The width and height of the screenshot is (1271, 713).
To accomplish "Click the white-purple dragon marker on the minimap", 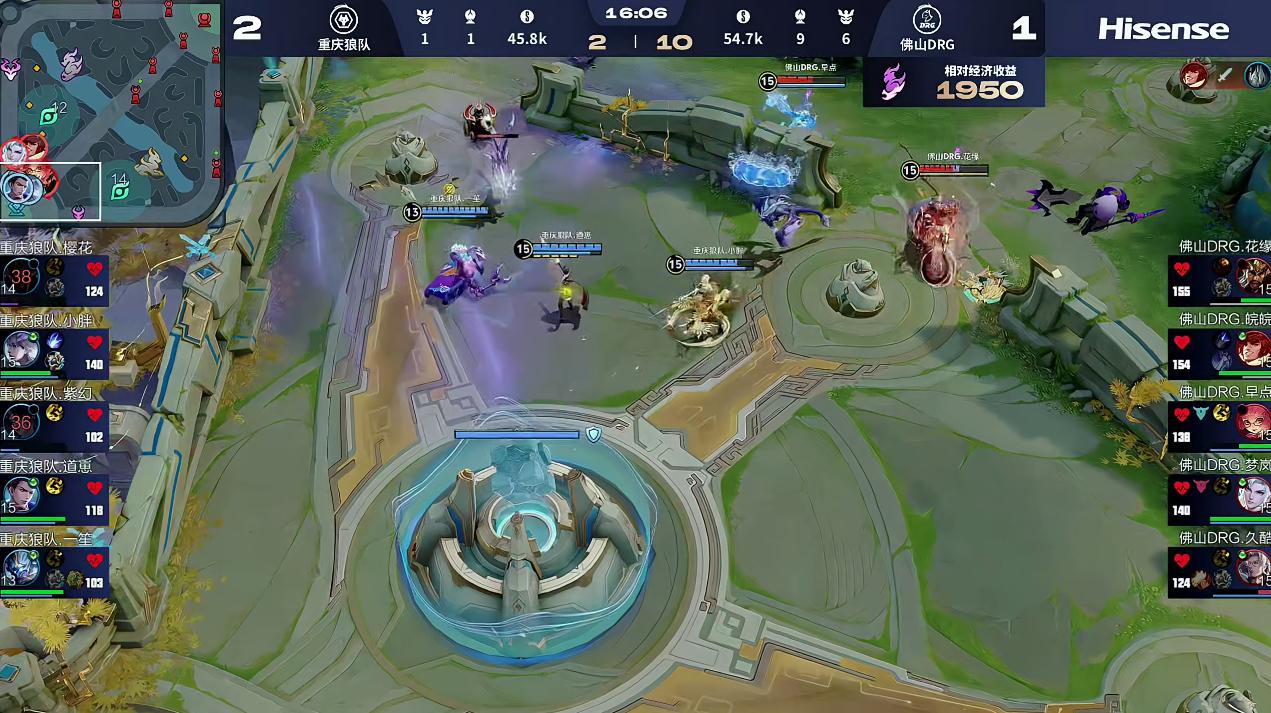I will pos(71,64).
